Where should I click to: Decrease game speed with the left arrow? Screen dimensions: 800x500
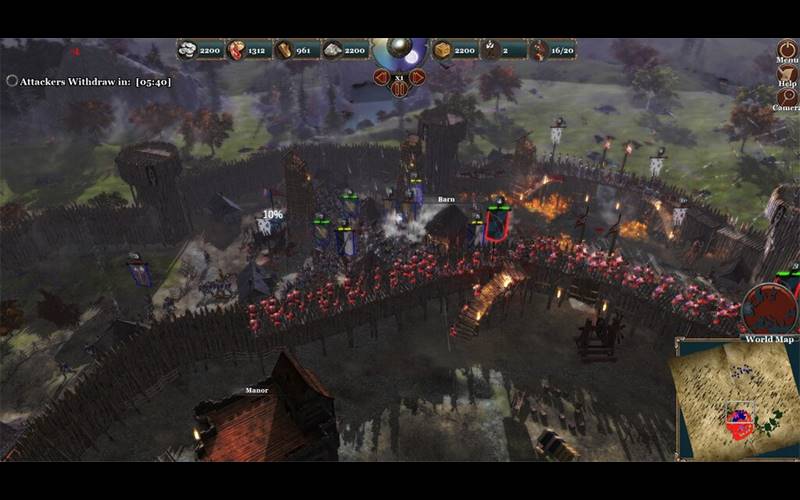tap(381, 77)
